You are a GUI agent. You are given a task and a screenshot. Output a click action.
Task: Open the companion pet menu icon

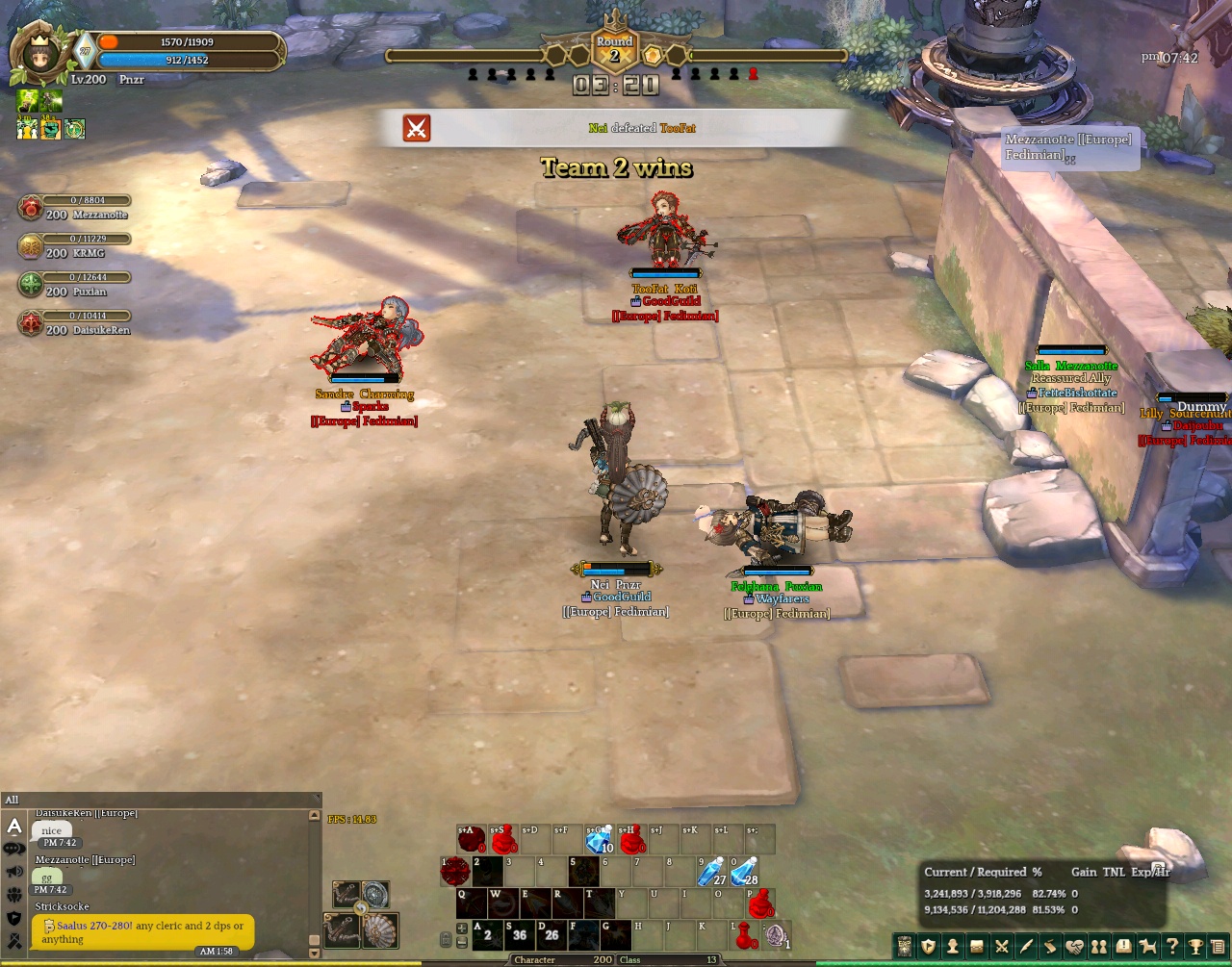[1147, 947]
